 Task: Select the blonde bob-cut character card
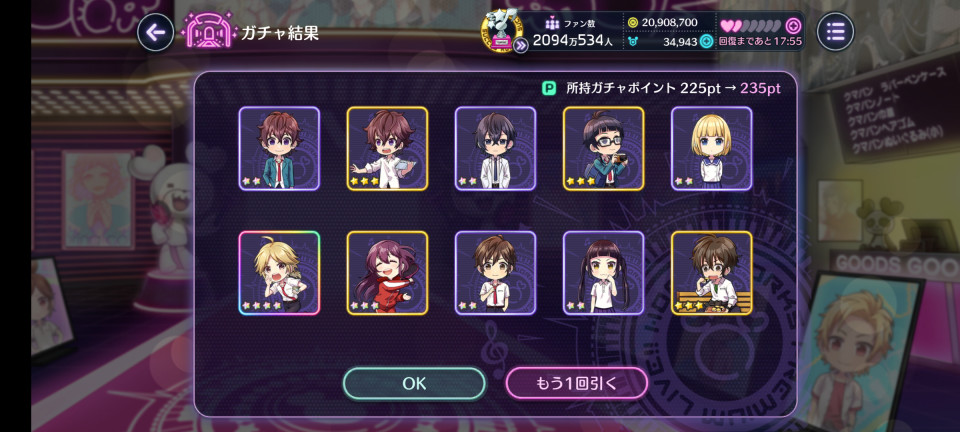tap(711, 148)
